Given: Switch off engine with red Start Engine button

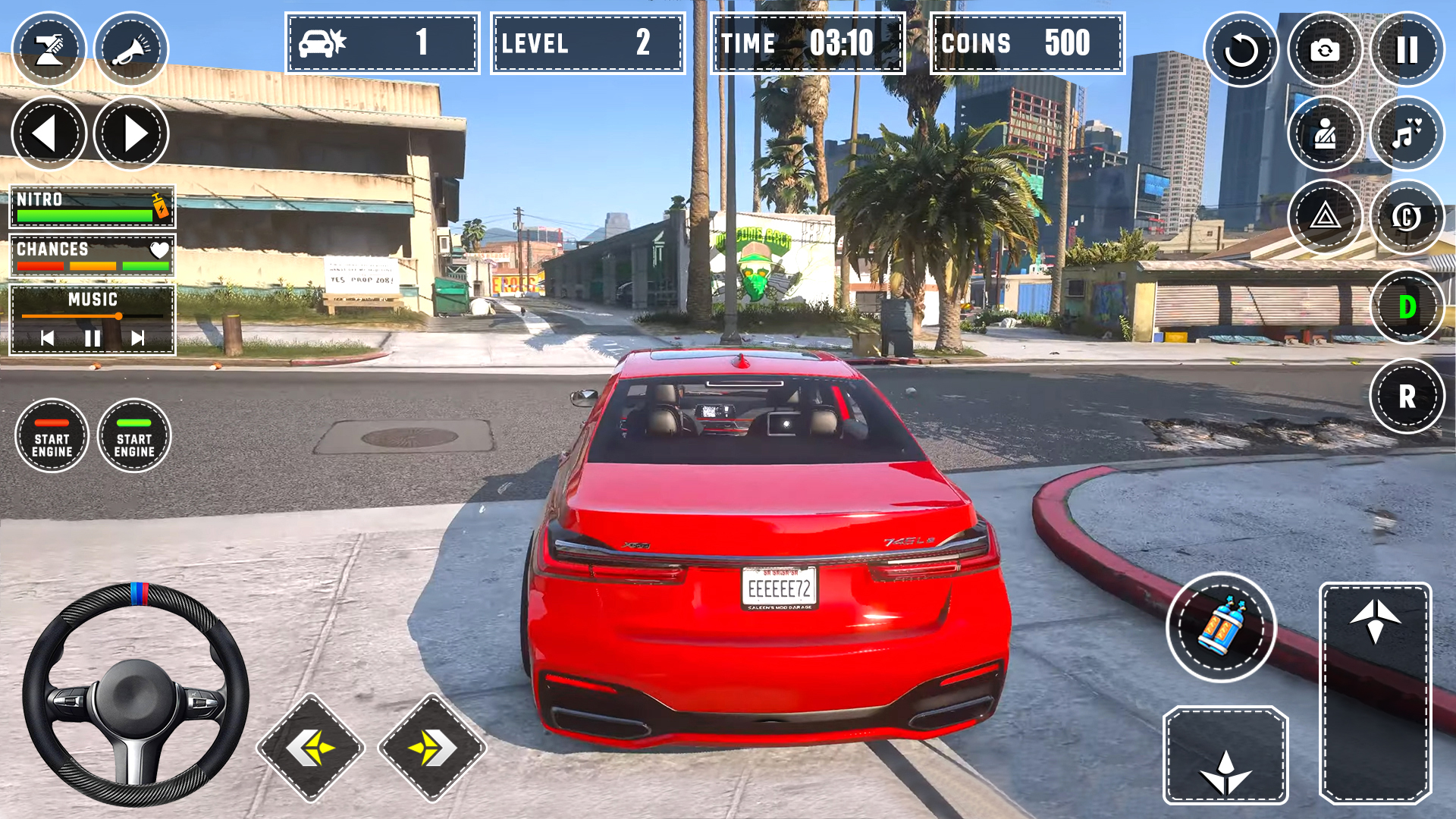Looking at the screenshot, I should pos(52,436).
